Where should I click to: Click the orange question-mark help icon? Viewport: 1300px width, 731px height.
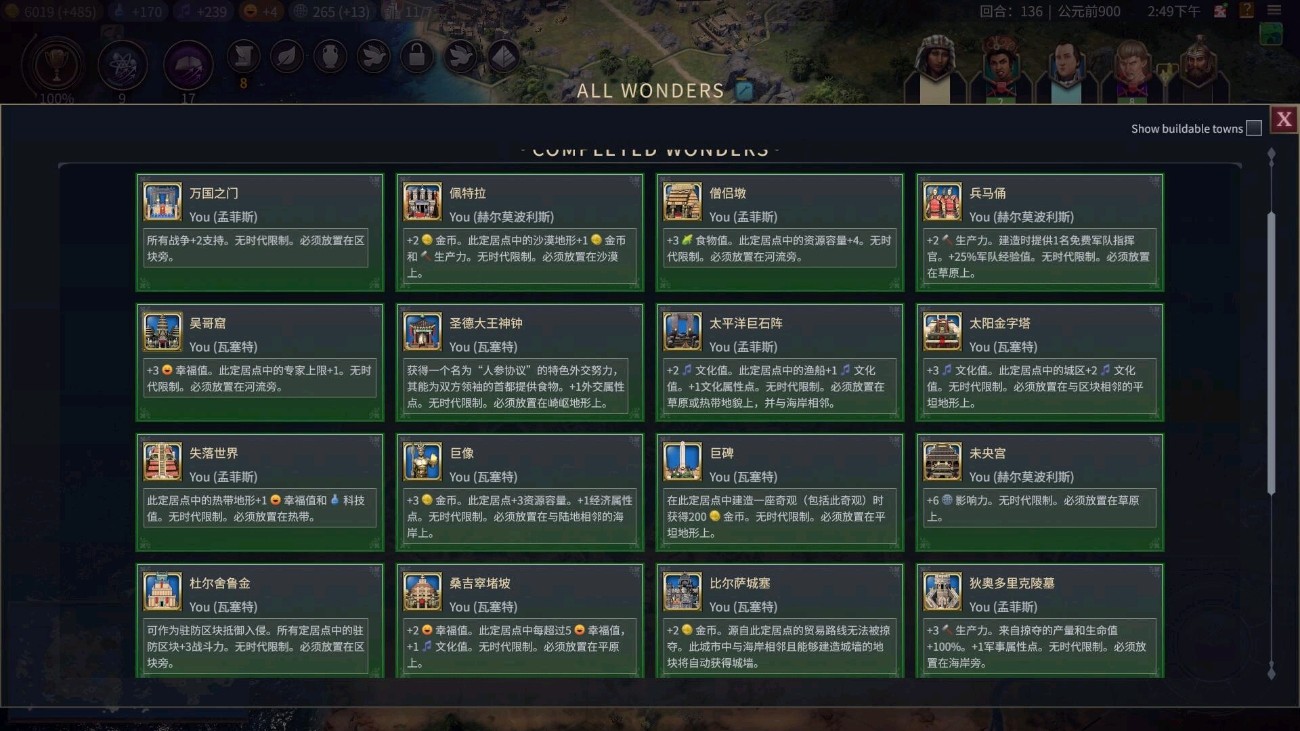[1246, 10]
